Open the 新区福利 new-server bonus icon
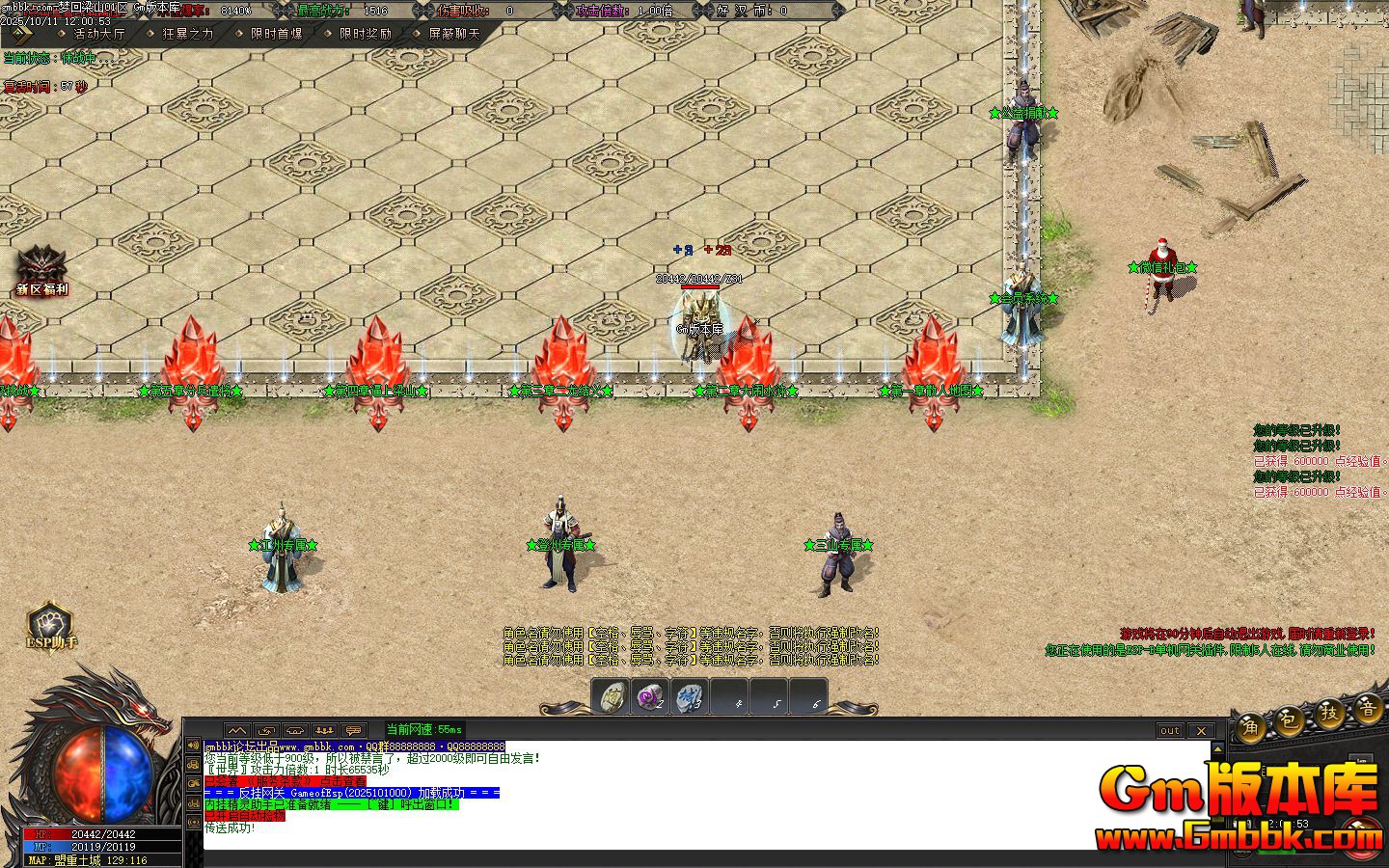 click(41, 268)
